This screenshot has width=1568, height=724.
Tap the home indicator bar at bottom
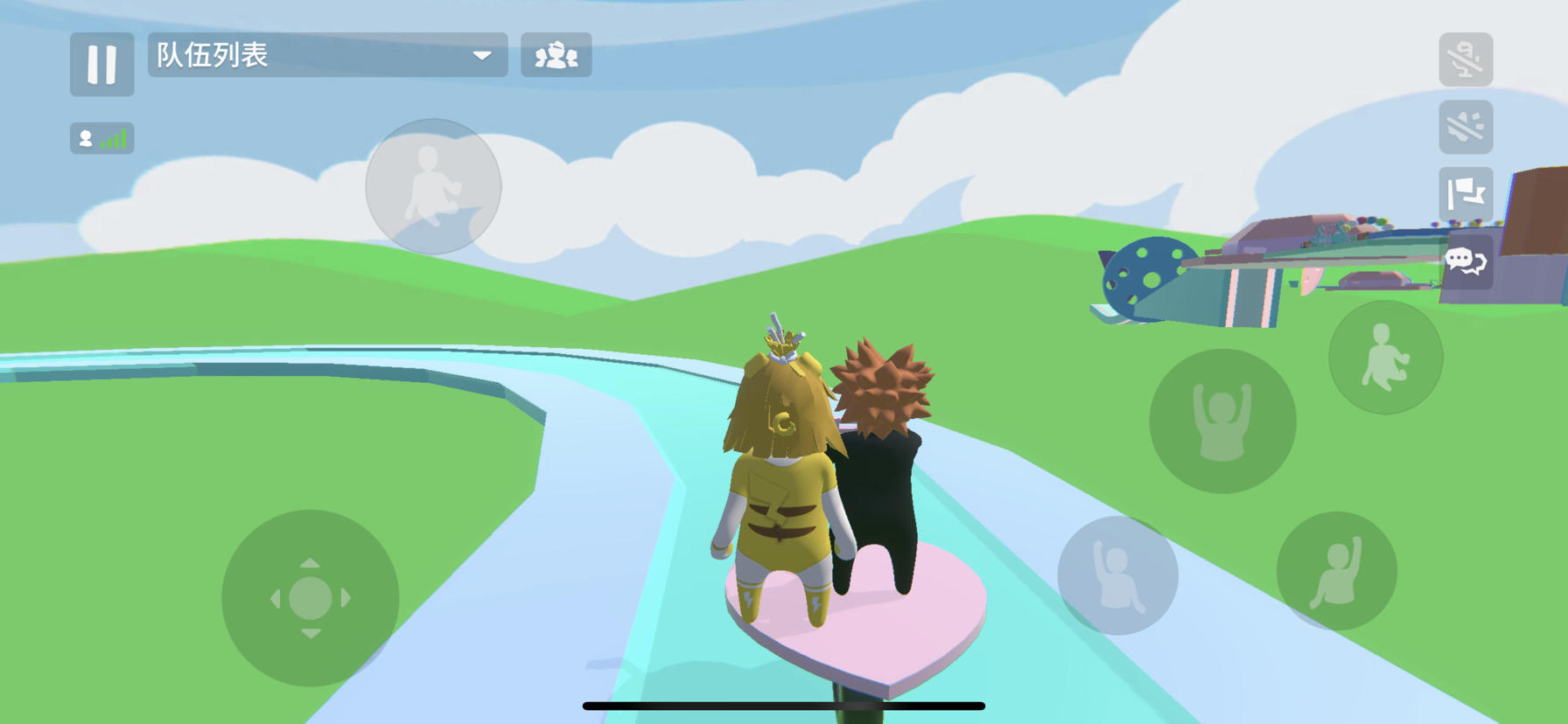pyautogui.click(x=783, y=703)
